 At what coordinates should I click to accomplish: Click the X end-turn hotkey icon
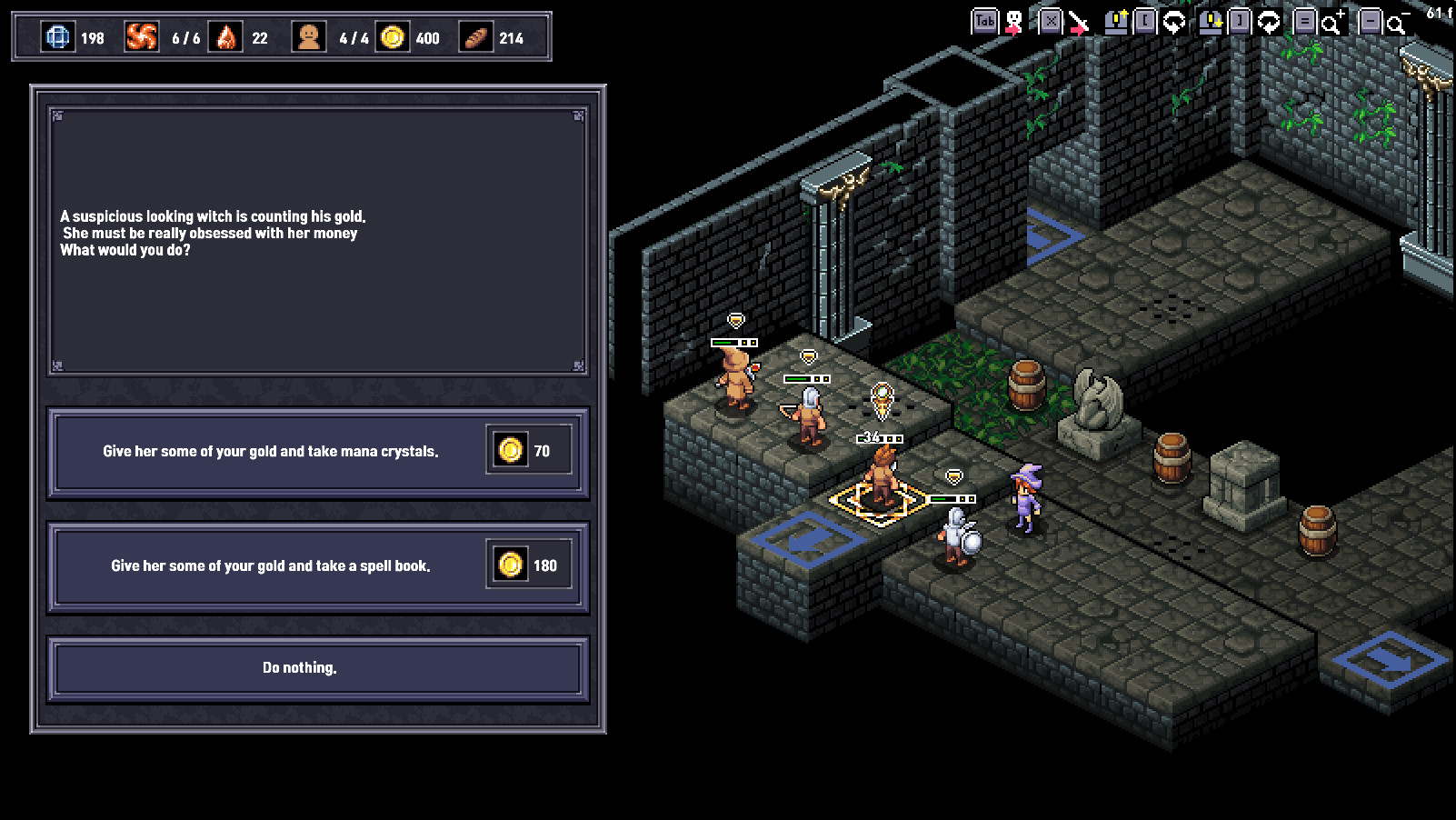(x=1050, y=20)
